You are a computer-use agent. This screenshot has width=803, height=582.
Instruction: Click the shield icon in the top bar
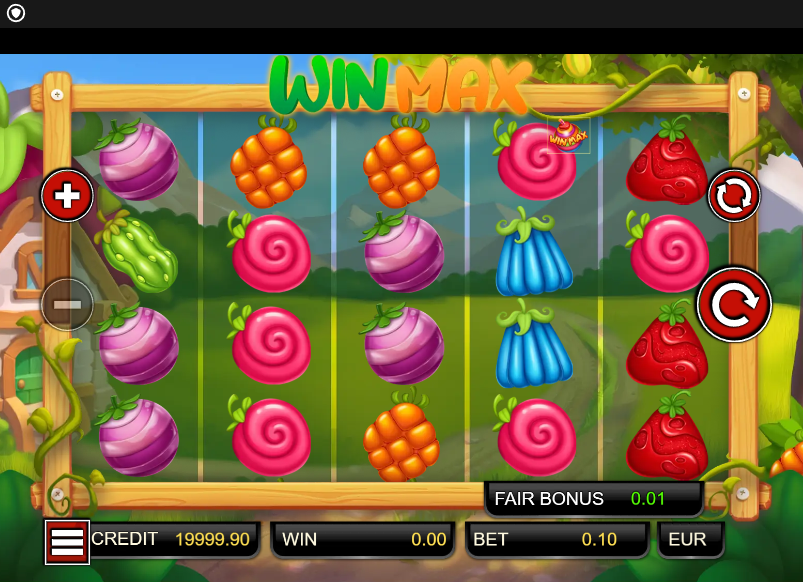(16, 13)
